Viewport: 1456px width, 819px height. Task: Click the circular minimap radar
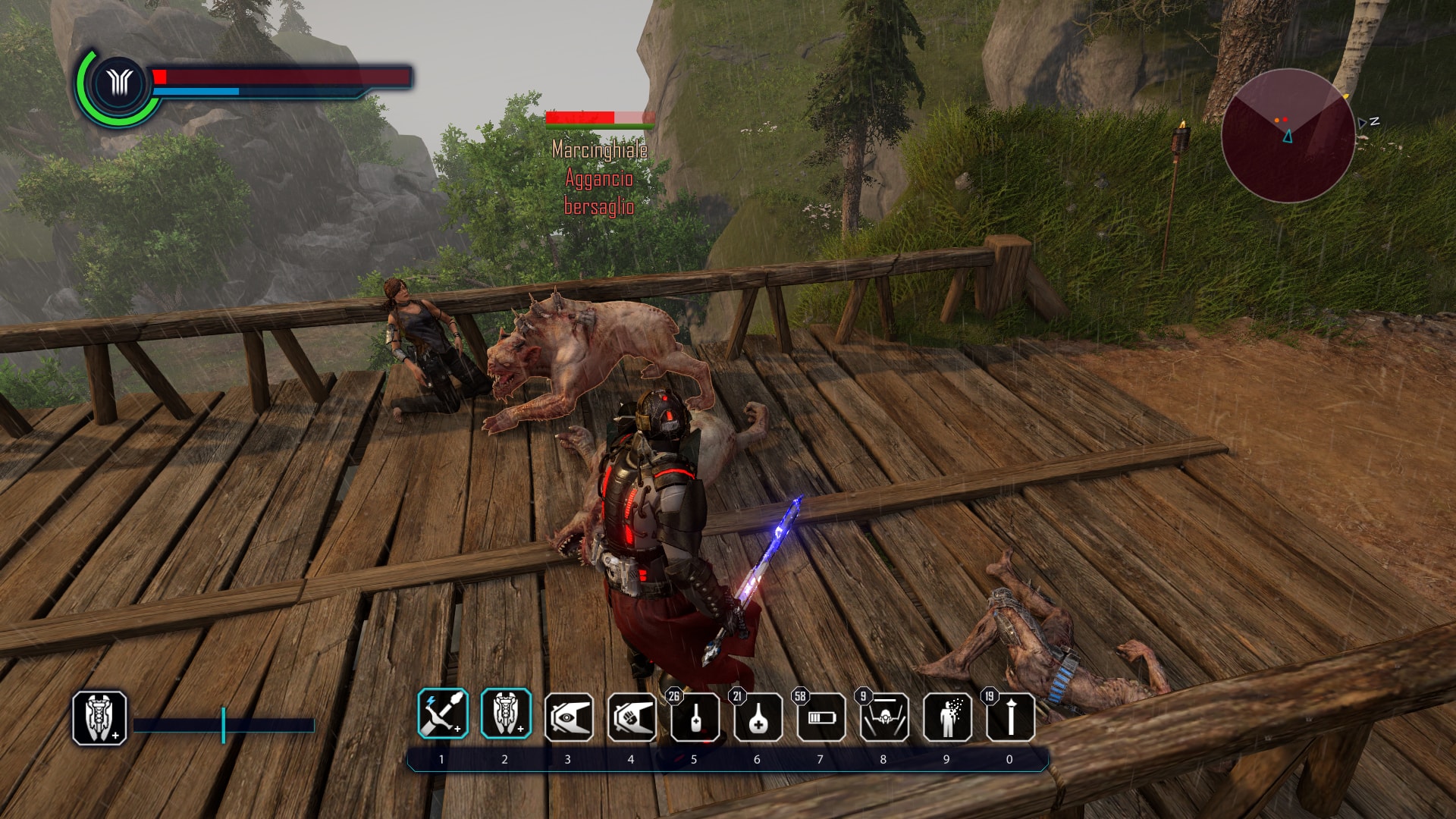[1288, 136]
